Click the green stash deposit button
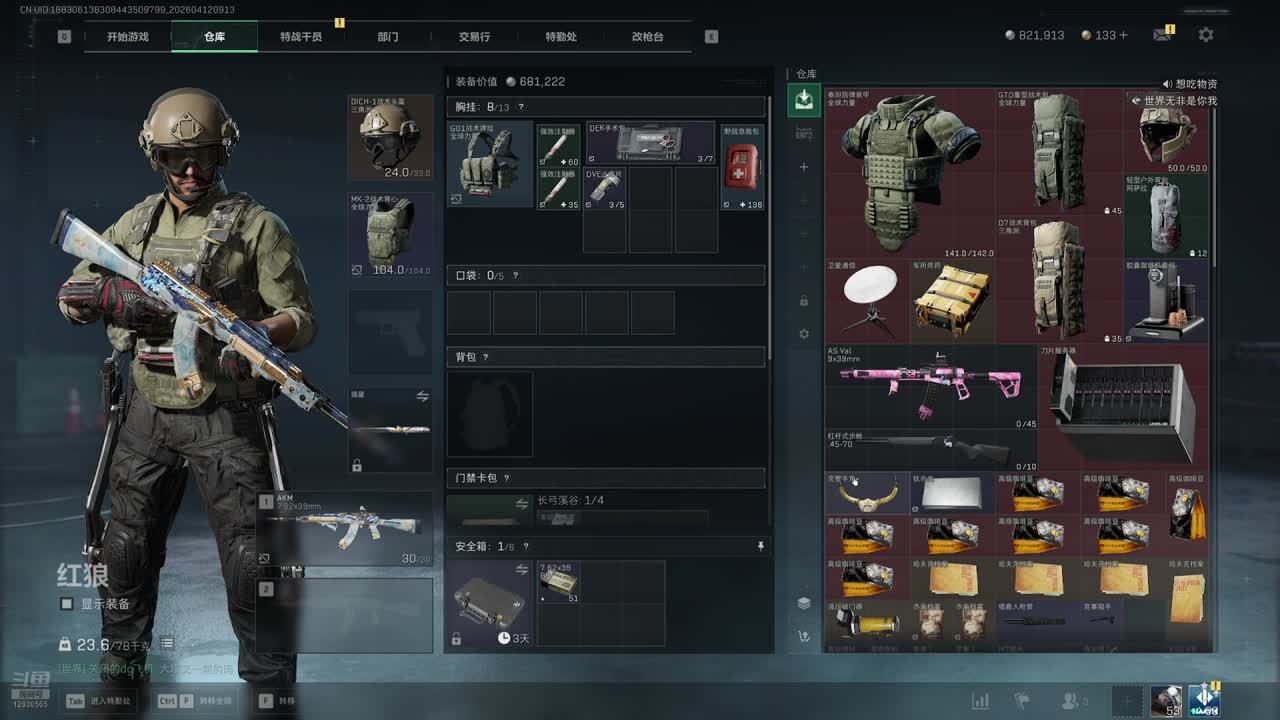The height and width of the screenshot is (720, 1280). 803,98
